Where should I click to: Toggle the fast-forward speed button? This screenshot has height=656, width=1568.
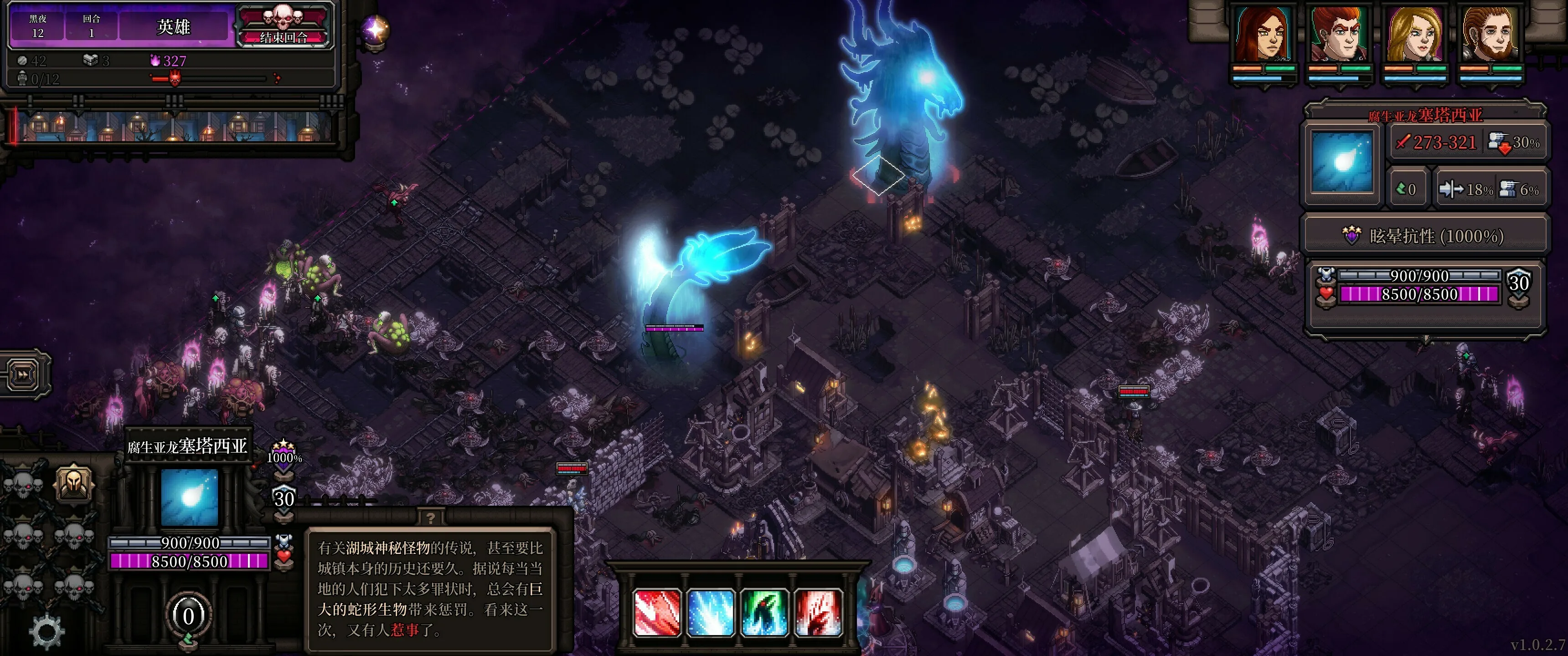tap(23, 374)
